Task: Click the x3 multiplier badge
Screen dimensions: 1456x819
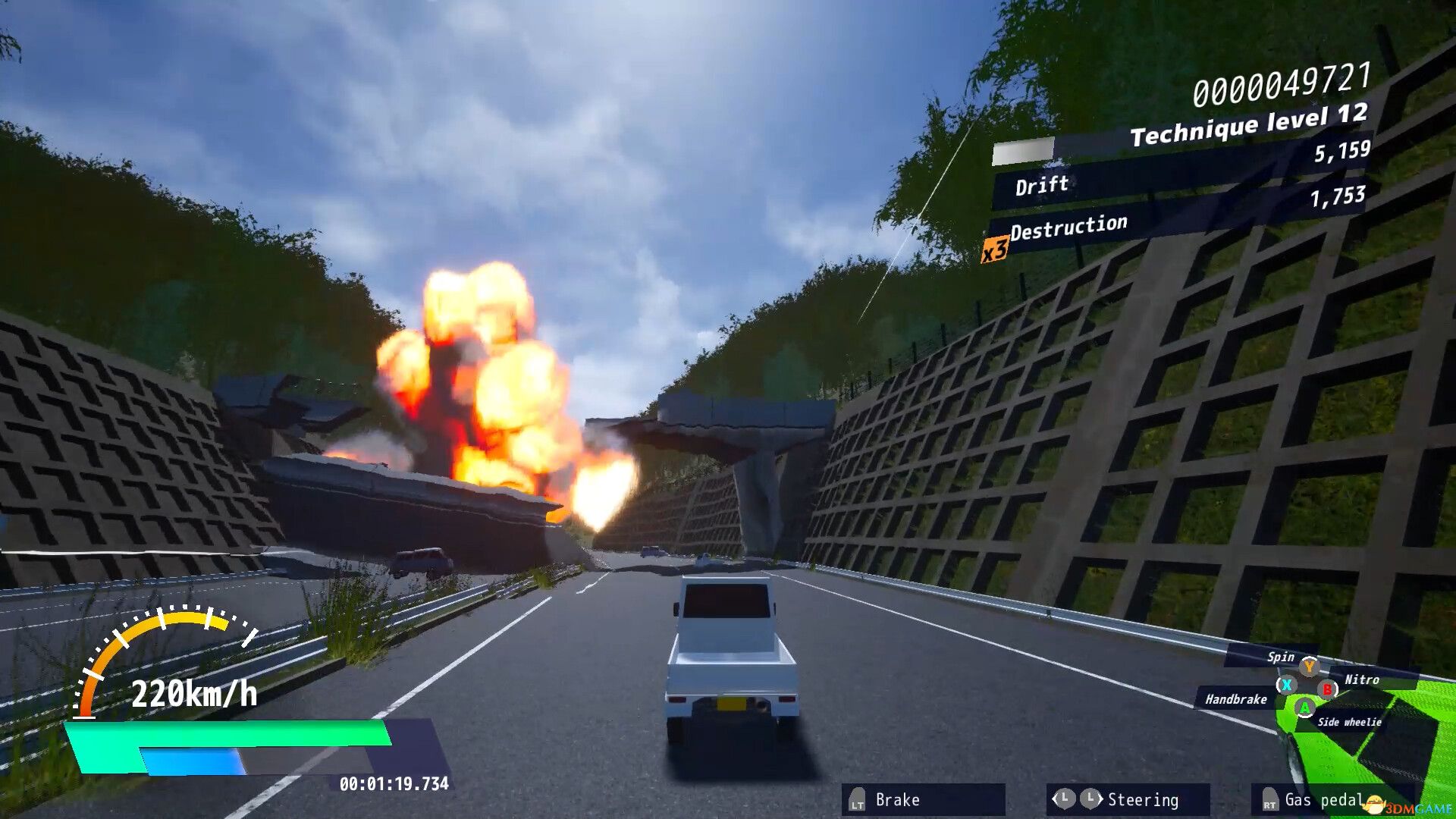Action: [x=996, y=249]
